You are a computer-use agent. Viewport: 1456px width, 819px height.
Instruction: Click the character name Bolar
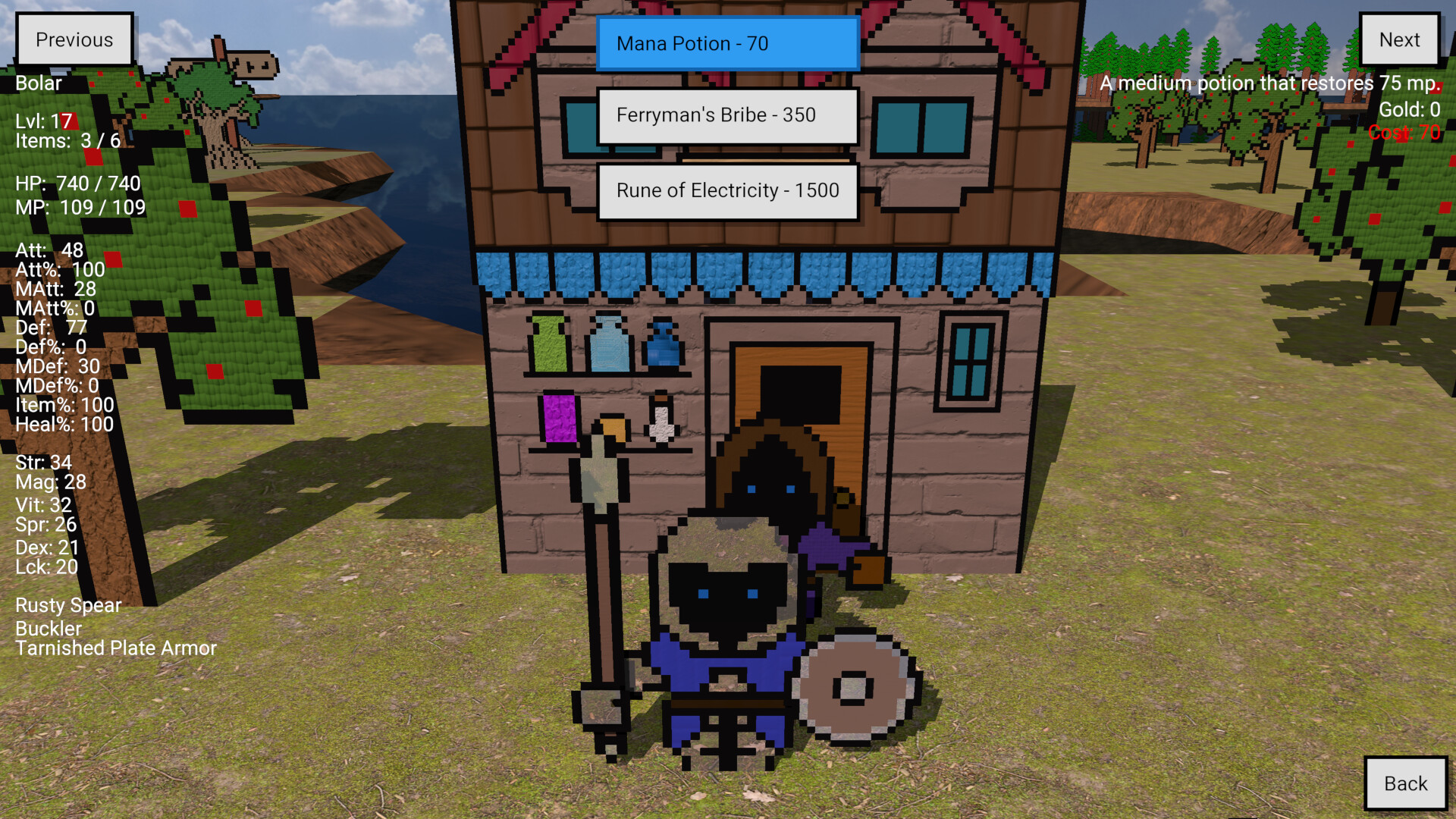click(x=38, y=83)
